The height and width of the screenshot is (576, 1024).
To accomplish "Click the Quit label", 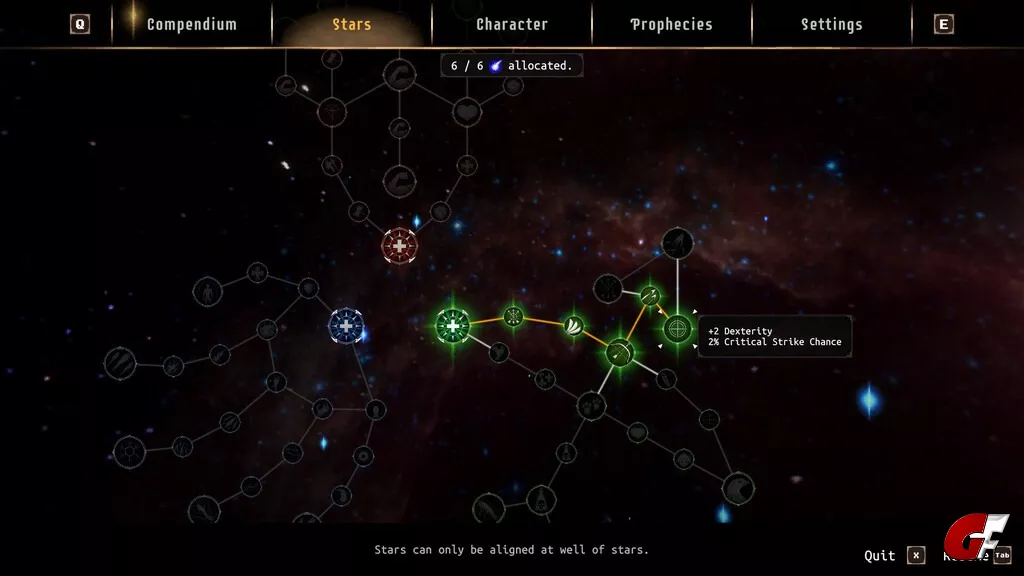I will tap(880, 556).
